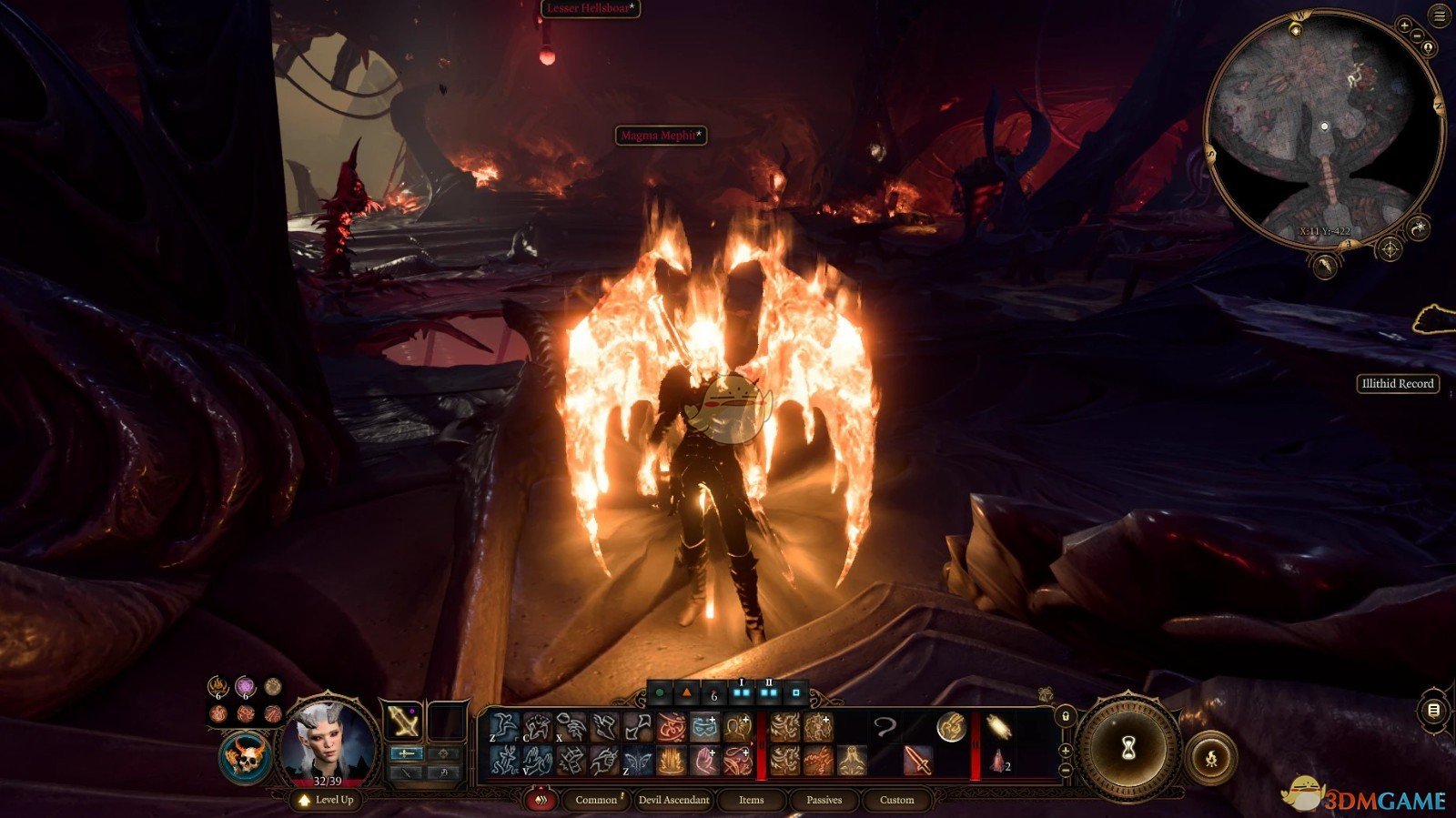This screenshot has height=818, width=1456.
Task: Use the red potion item with count 2
Action: [998, 761]
